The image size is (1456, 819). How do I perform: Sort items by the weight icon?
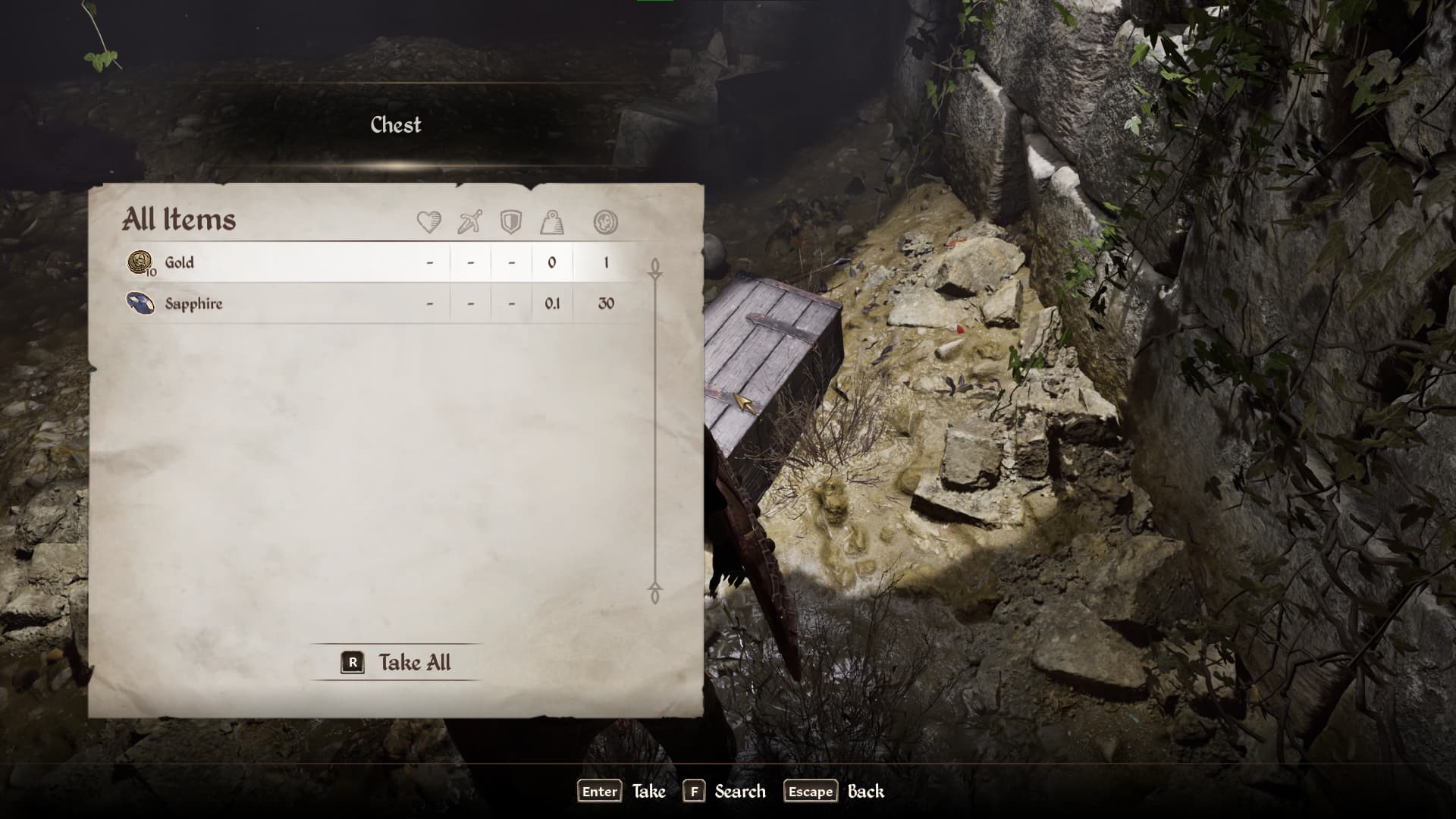pos(552,222)
